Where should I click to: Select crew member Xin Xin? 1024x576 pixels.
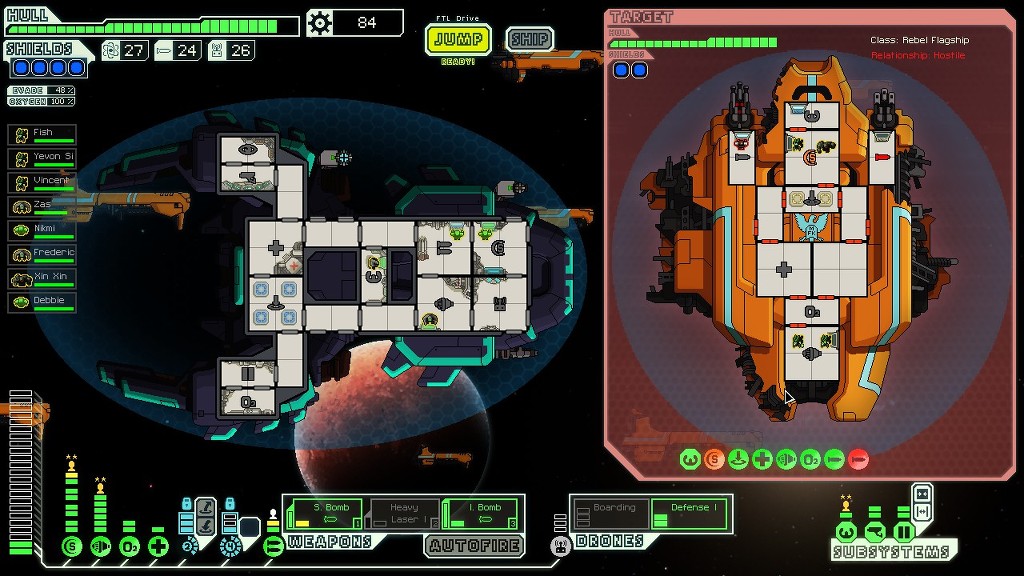43,278
